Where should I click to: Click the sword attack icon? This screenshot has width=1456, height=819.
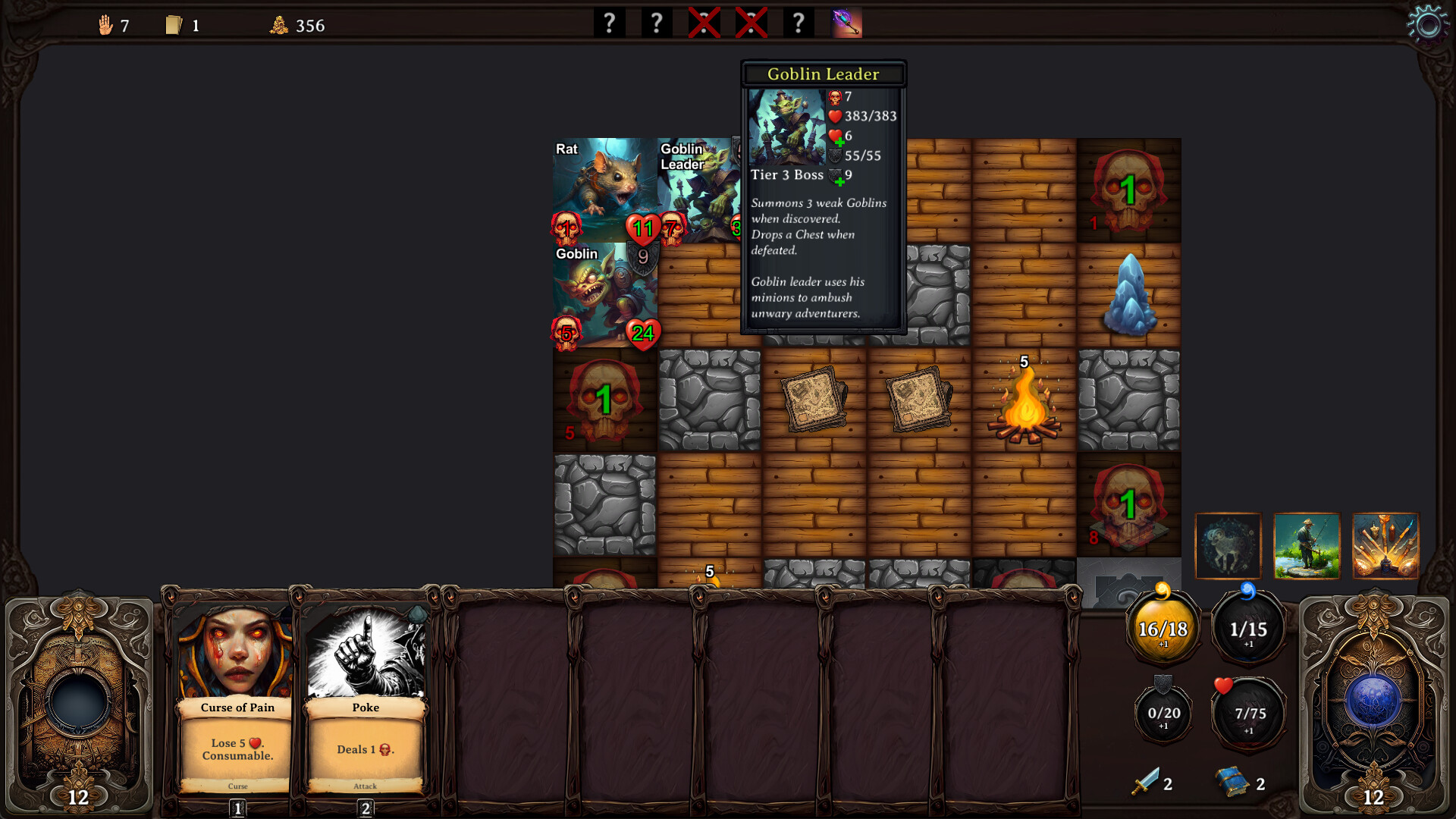[x=1145, y=782]
